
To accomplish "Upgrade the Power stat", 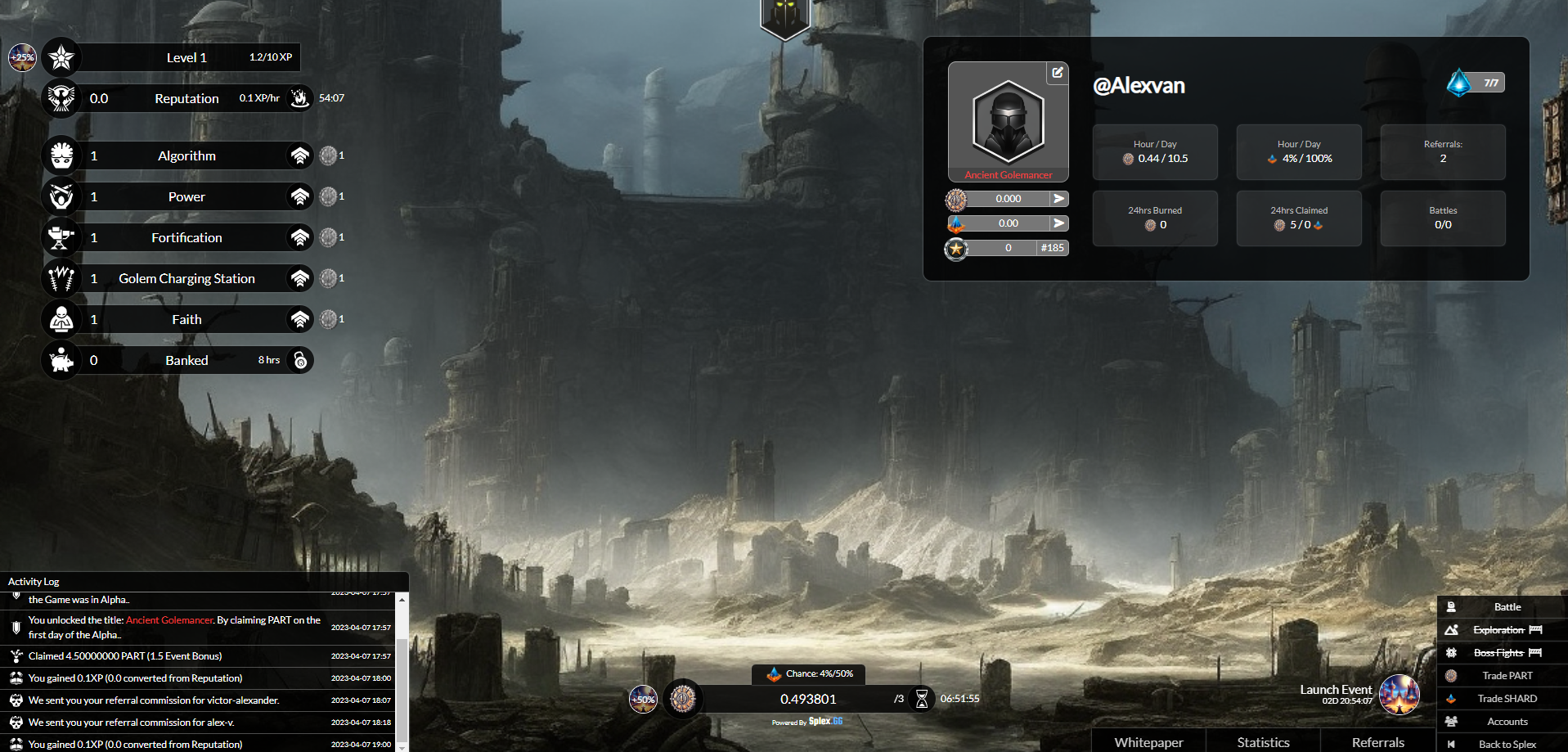I will (x=300, y=196).
